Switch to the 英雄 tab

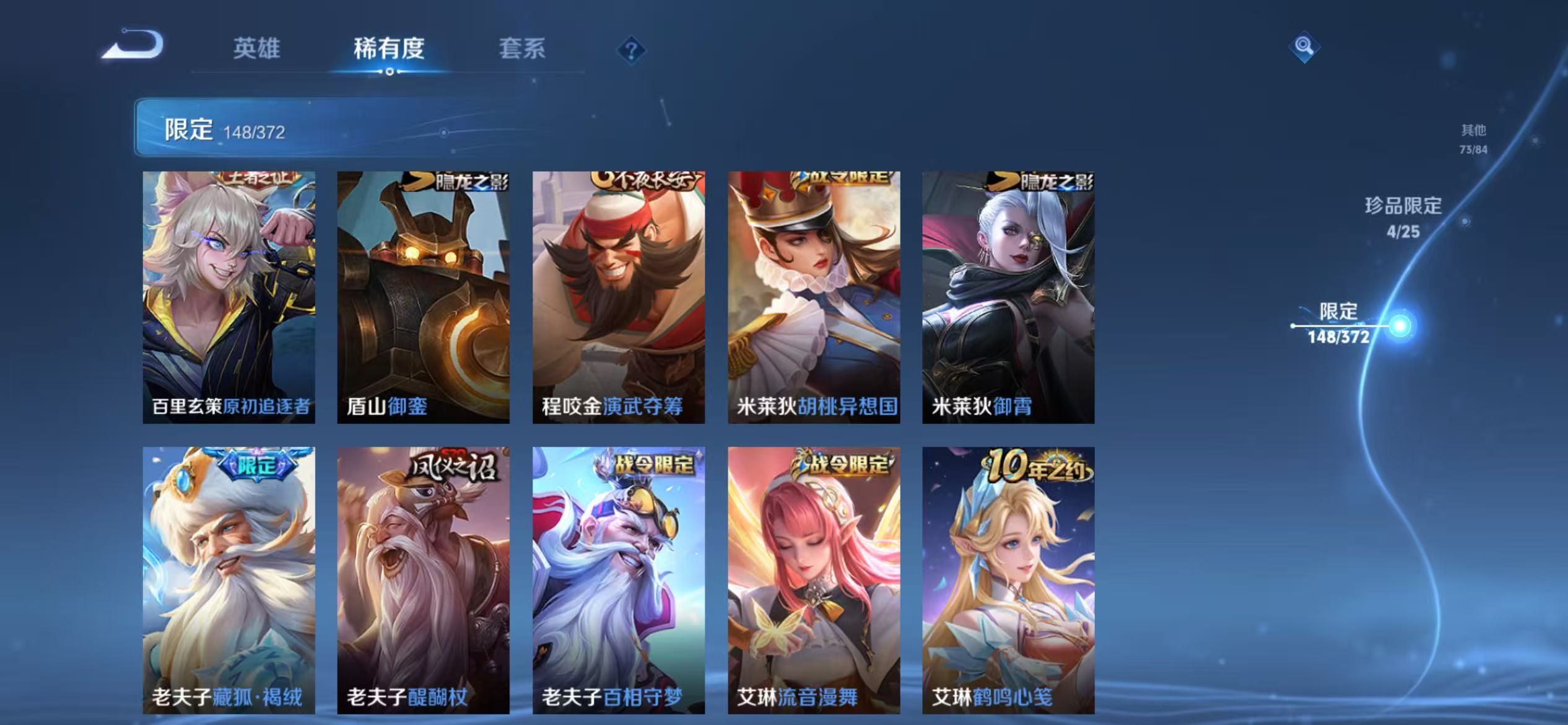pos(258,50)
